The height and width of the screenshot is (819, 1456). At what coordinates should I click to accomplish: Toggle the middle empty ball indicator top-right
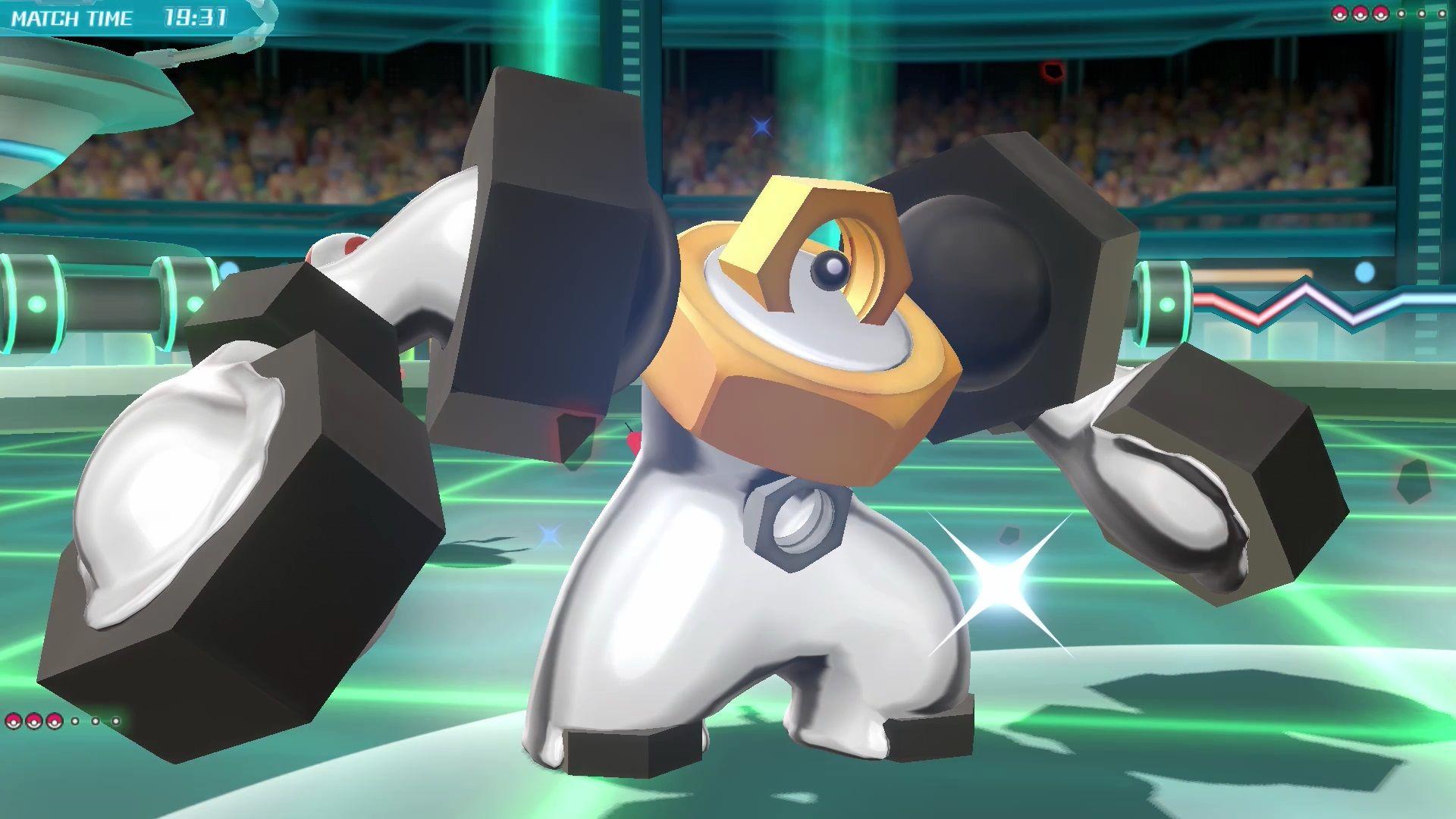pos(1421,13)
